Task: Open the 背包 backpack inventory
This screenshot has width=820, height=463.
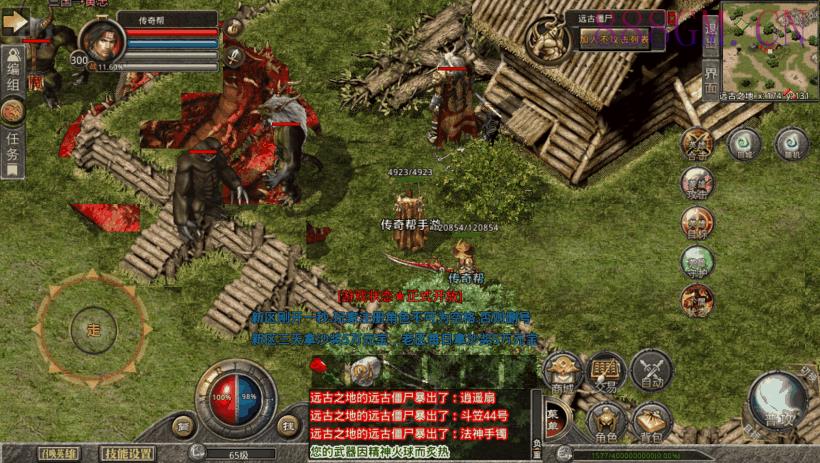Action: click(652, 422)
